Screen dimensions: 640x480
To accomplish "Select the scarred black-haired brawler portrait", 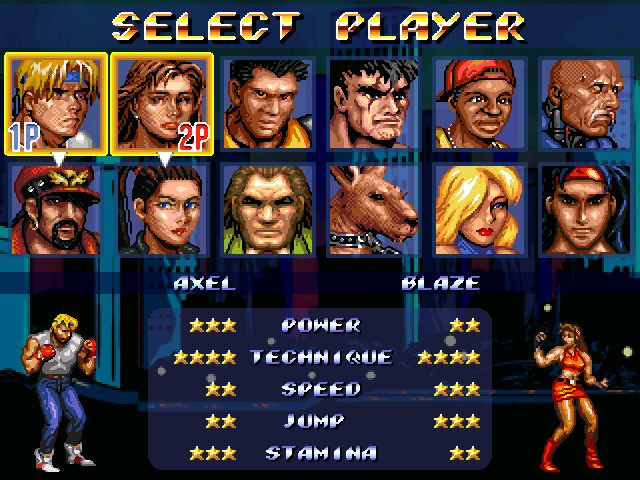I will (374, 103).
